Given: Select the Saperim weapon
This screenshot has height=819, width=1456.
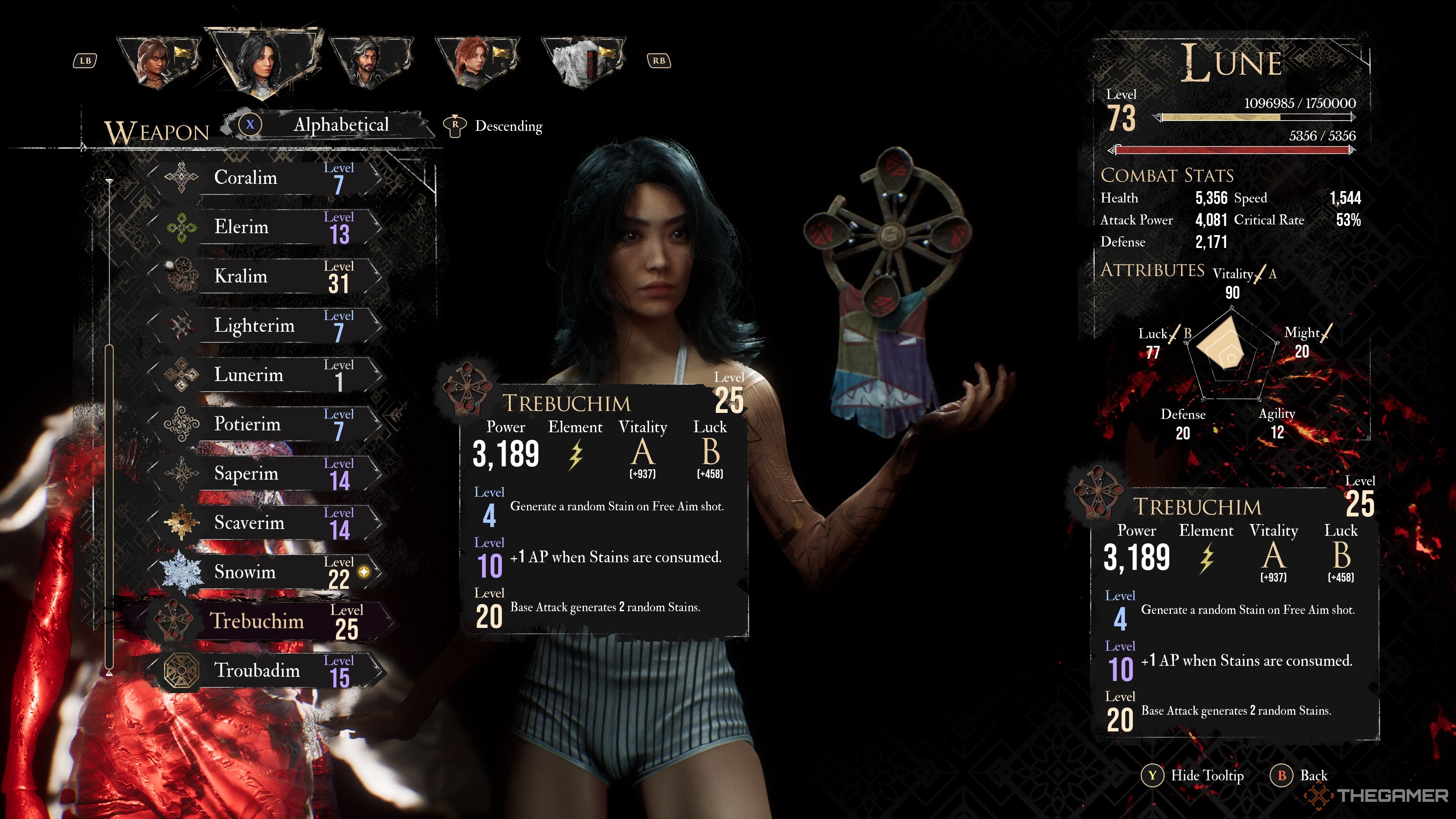Looking at the screenshot, I should tap(266, 473).
